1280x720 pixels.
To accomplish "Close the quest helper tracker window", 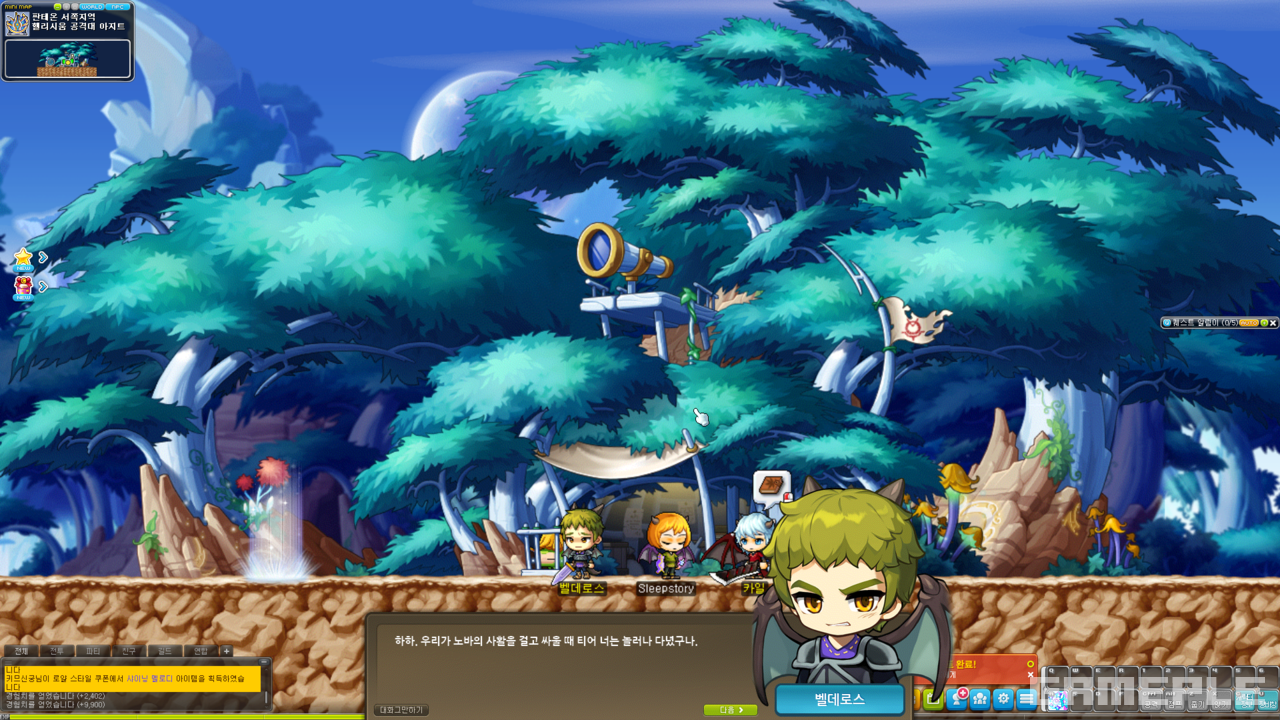I will pyautogui.click(x=1273, y=323).
